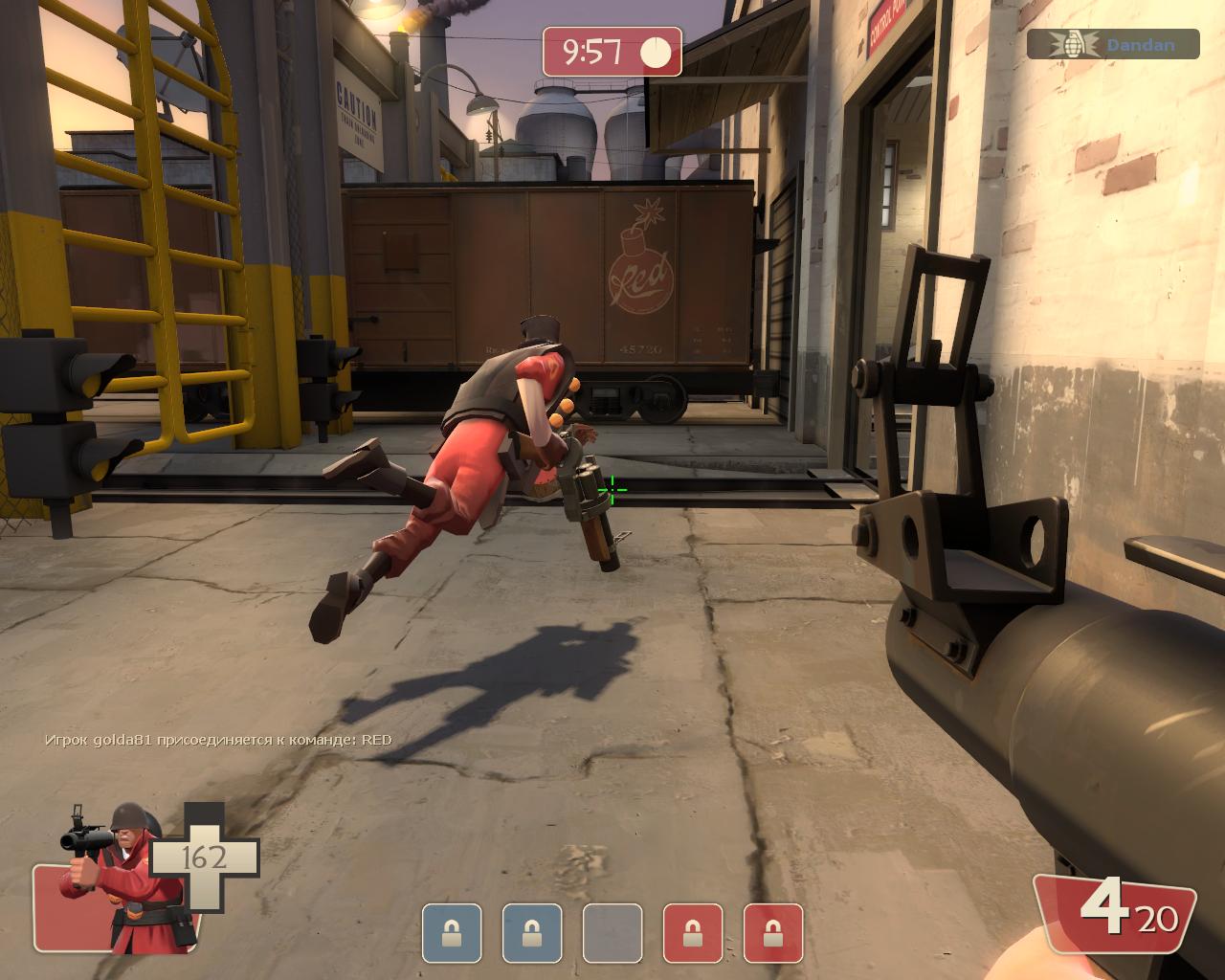Select the neutral gray control point icon
The image size is (1225, 980).
point(612,933)
